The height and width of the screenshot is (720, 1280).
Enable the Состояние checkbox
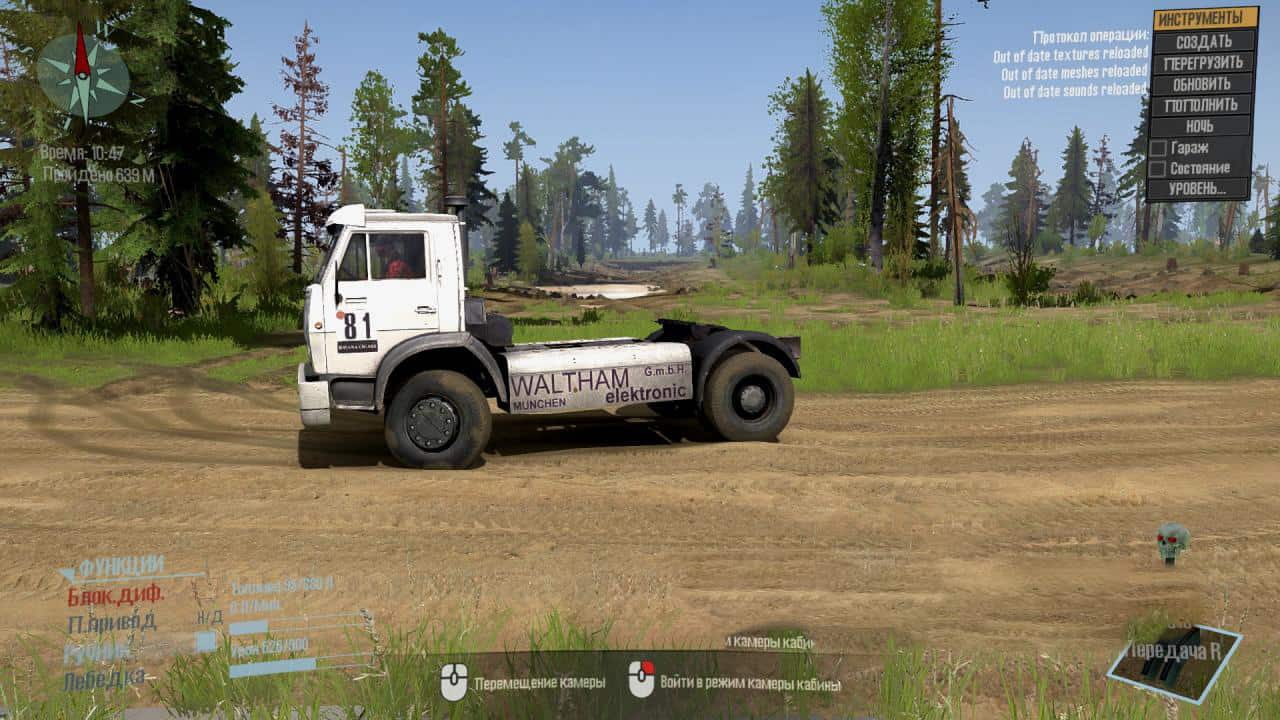pos(1158,168)
